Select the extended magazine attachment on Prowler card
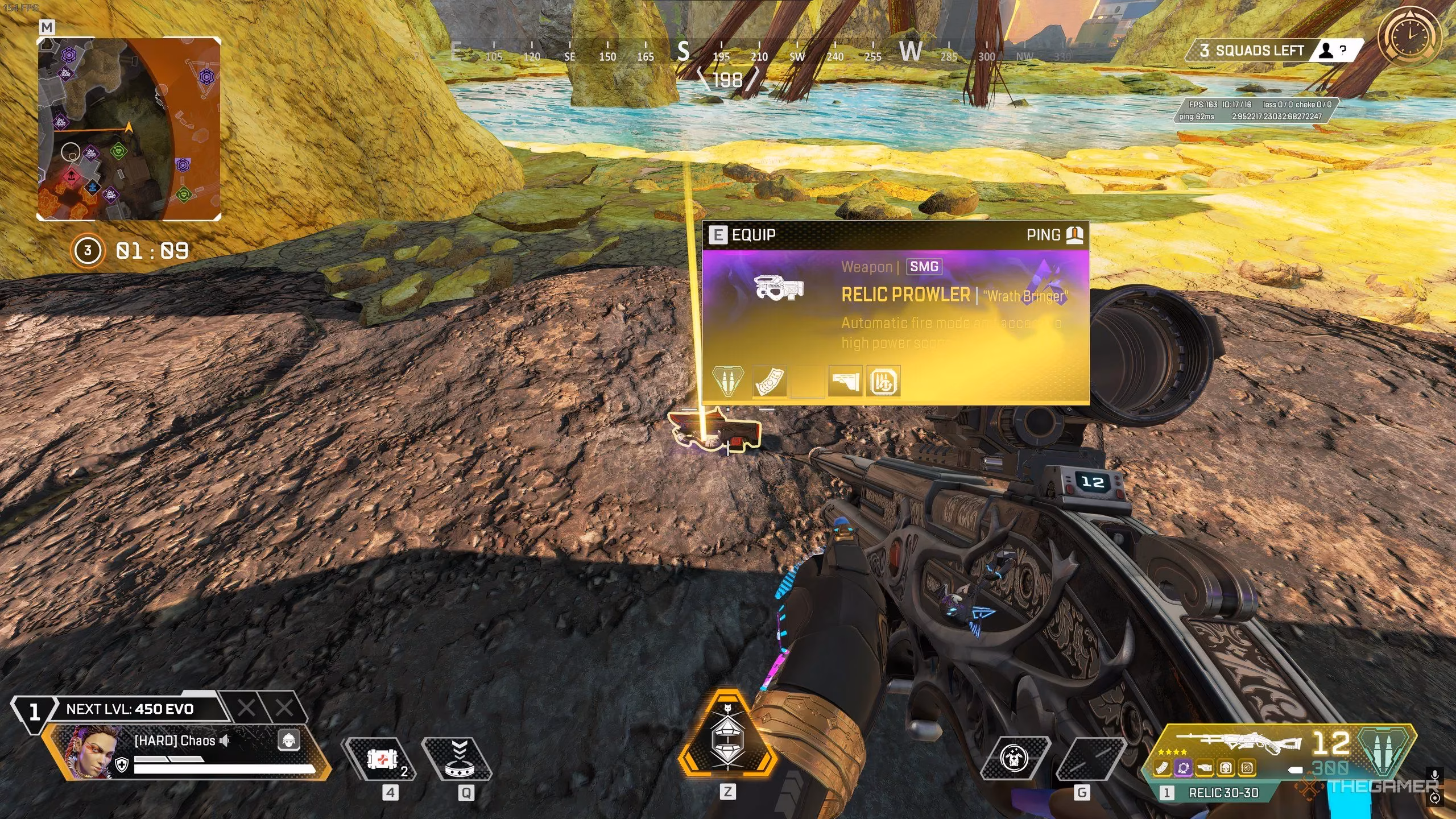The image size is (1456, 819). click(770, 382)
